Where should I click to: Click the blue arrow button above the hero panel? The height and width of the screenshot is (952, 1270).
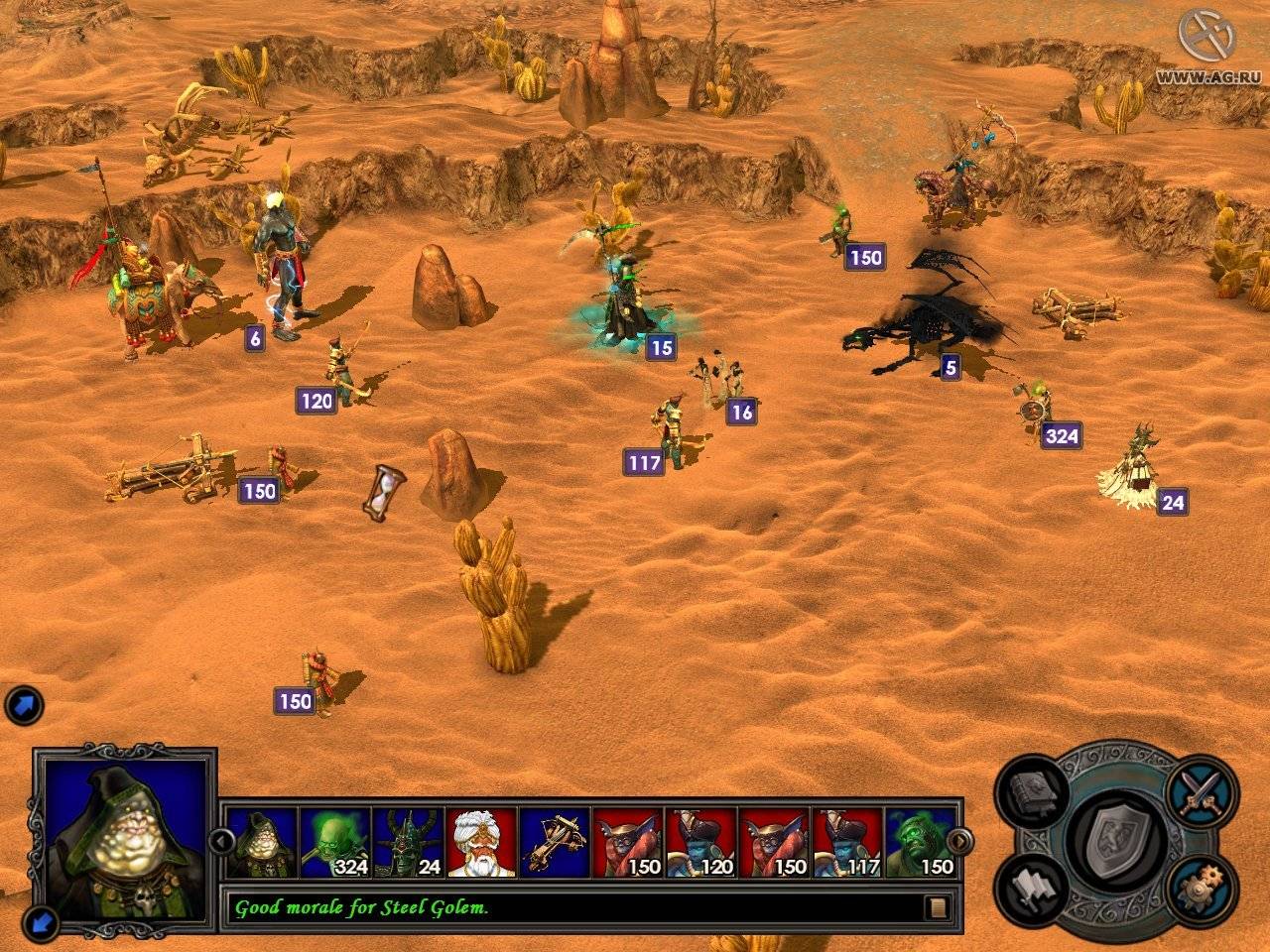pyautogui.click(x=23, y=706)
